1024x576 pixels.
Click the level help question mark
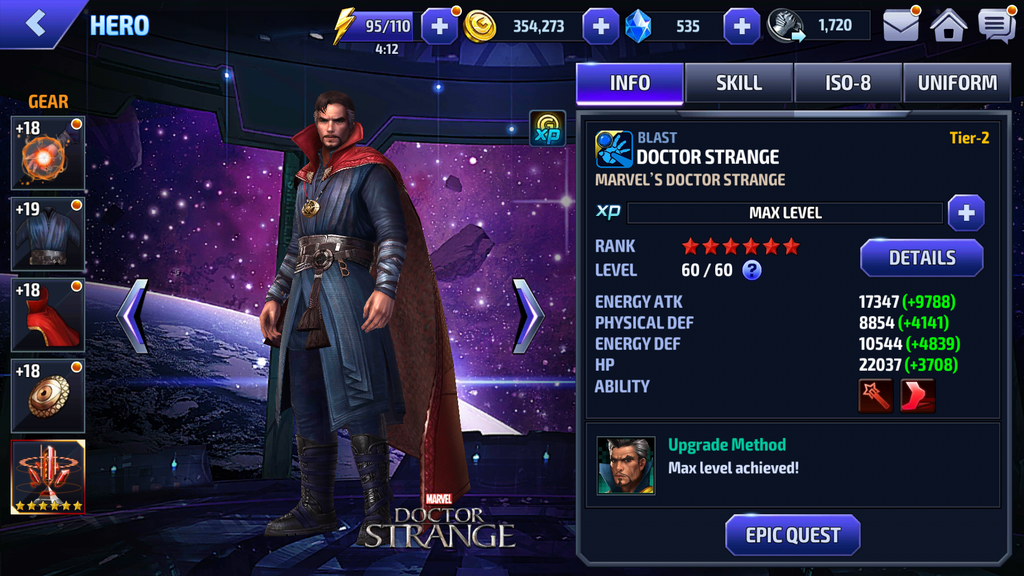752,270
